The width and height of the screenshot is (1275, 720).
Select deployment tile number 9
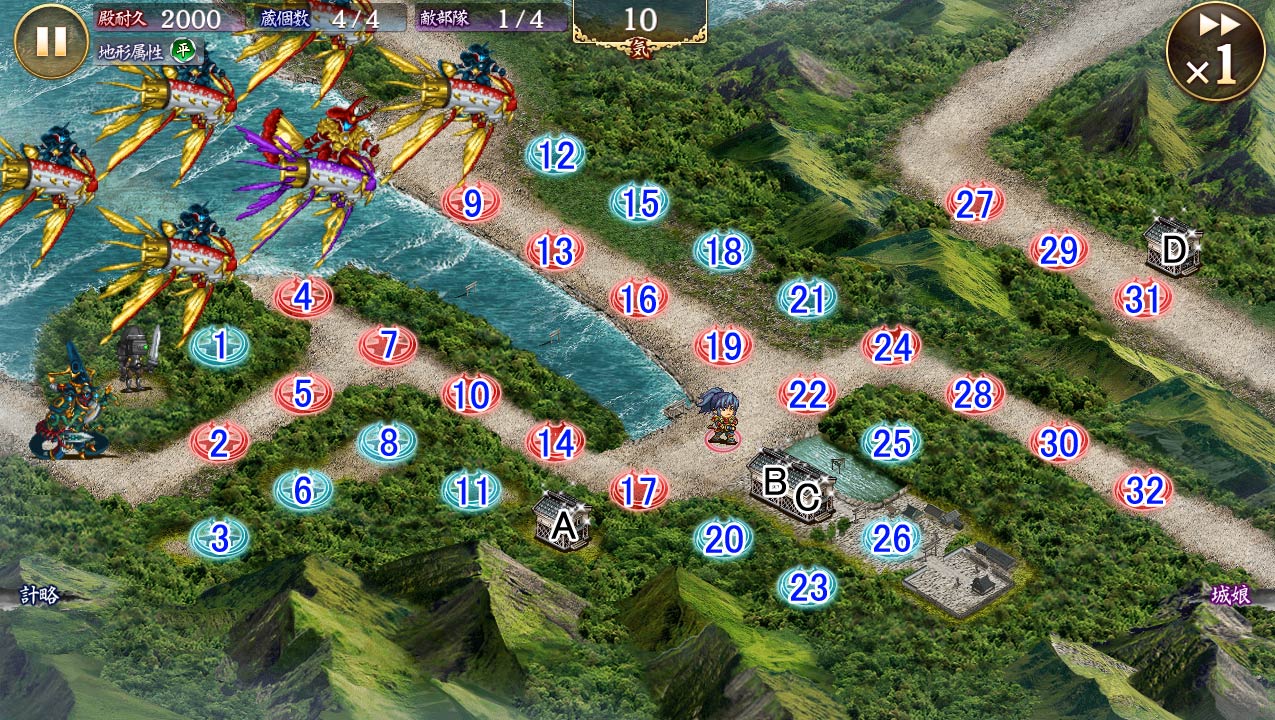click(x=471, y=204)
